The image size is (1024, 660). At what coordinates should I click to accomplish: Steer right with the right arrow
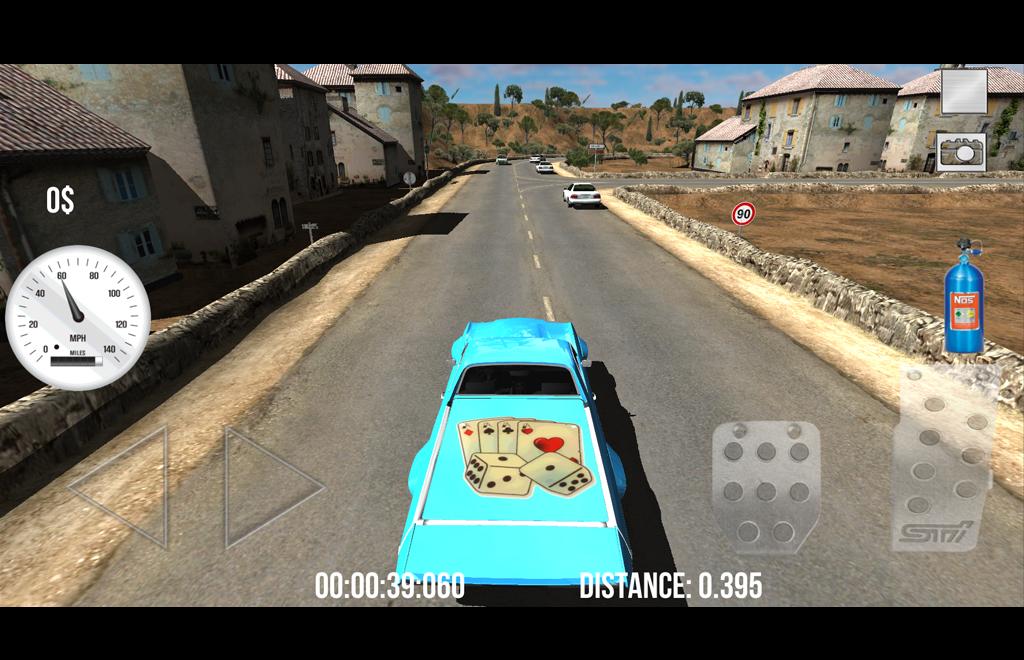tap(267, 487)
